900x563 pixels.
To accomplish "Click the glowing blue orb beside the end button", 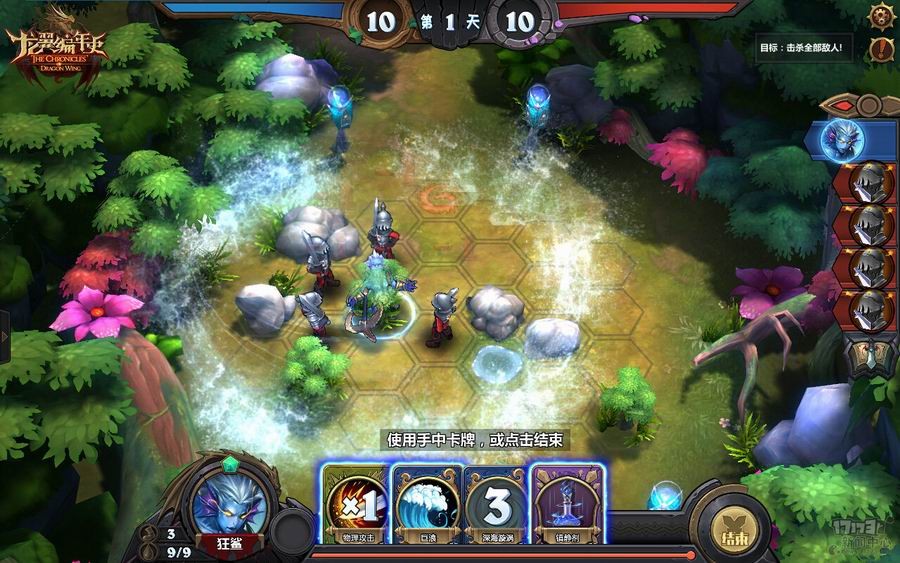I will coord(665,496).
